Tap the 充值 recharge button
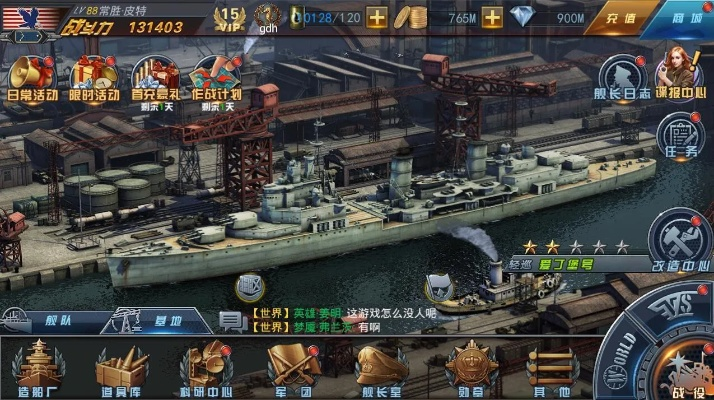 point(621,19)
